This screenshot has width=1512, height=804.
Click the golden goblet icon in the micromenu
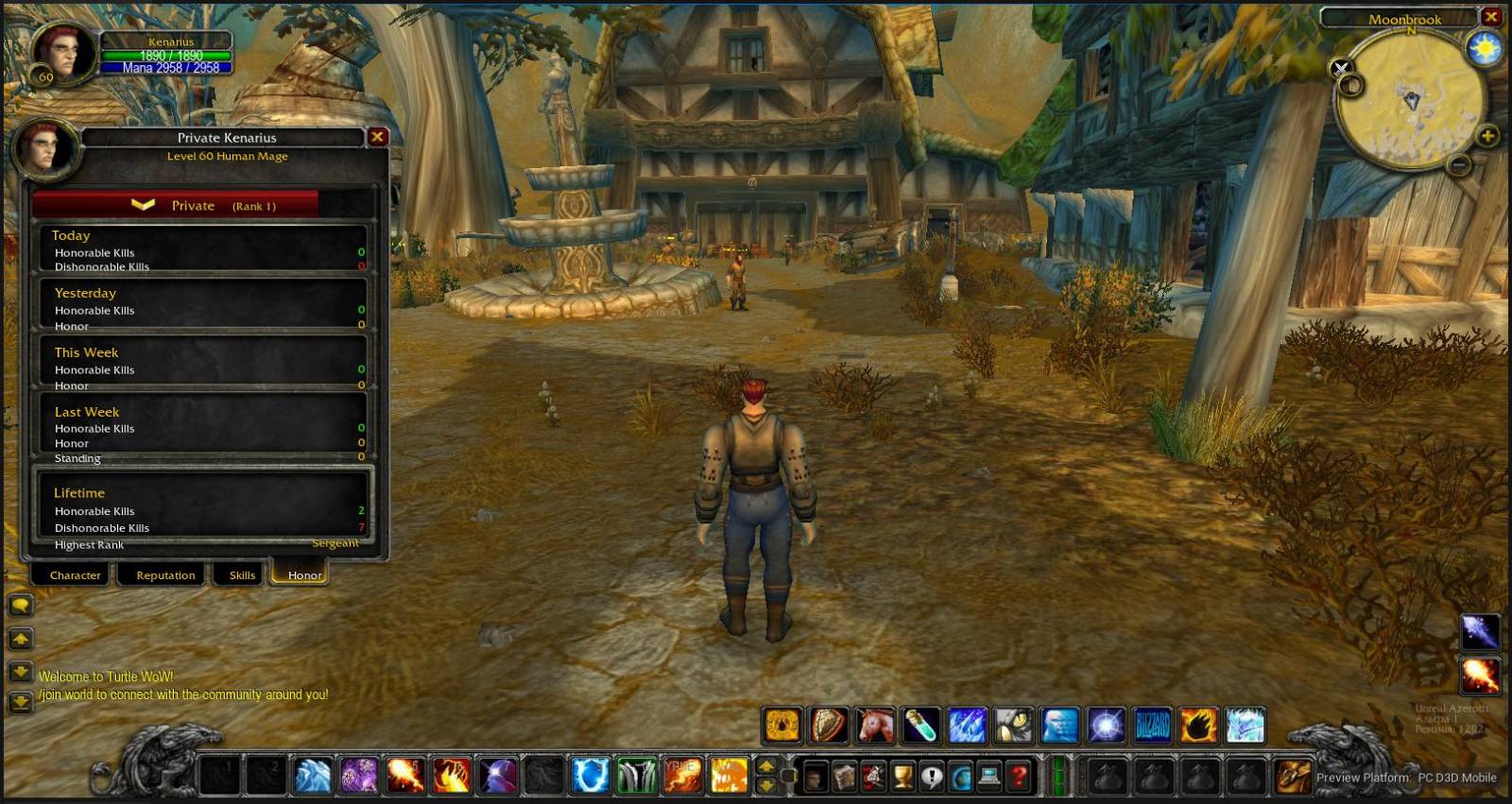click(901, 777)
